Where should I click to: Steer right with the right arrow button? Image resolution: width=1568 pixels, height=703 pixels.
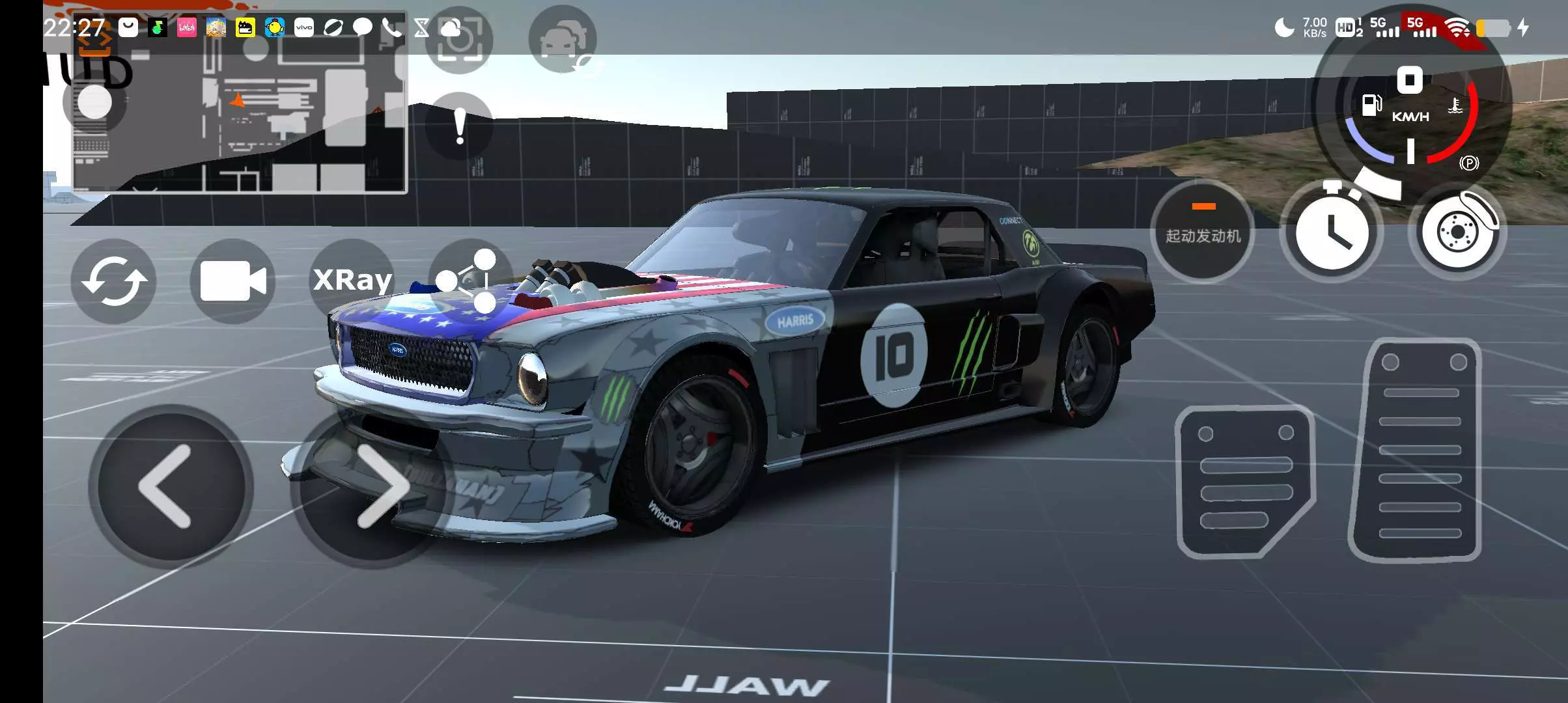point(371,487)
